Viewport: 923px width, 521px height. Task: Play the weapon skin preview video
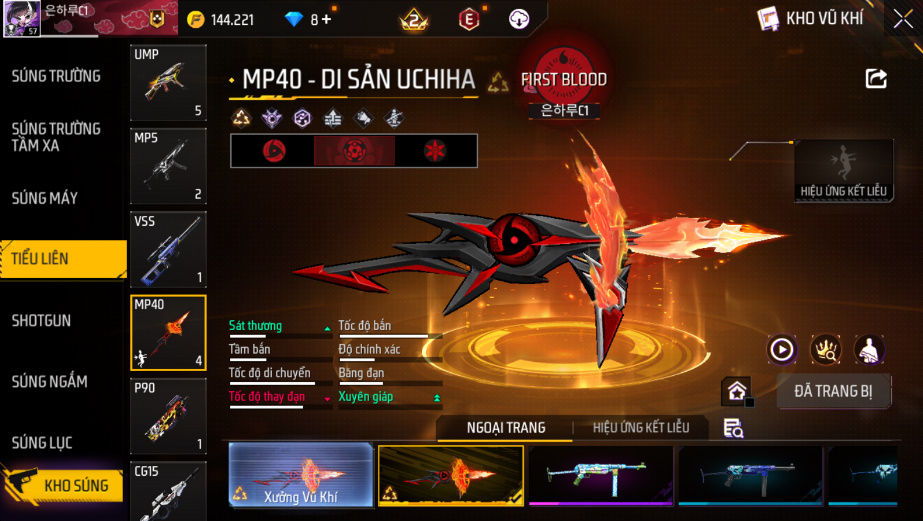[782, 349]
